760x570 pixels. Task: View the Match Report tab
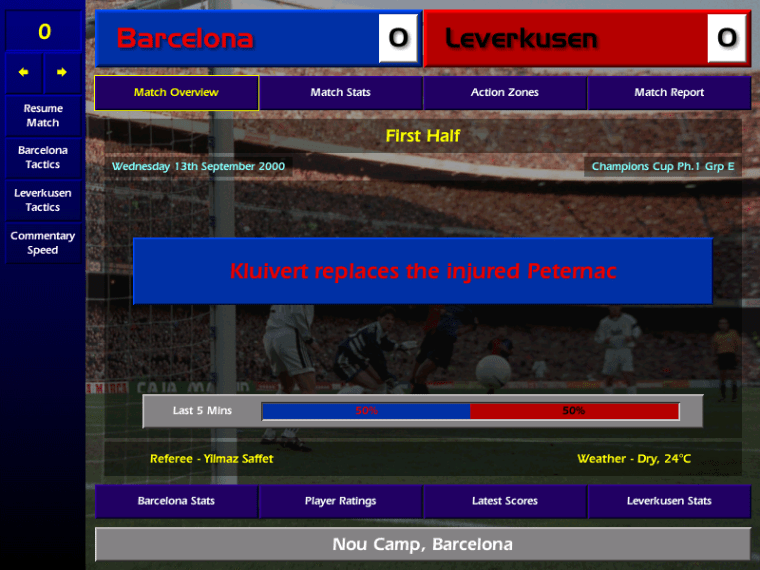668,93
